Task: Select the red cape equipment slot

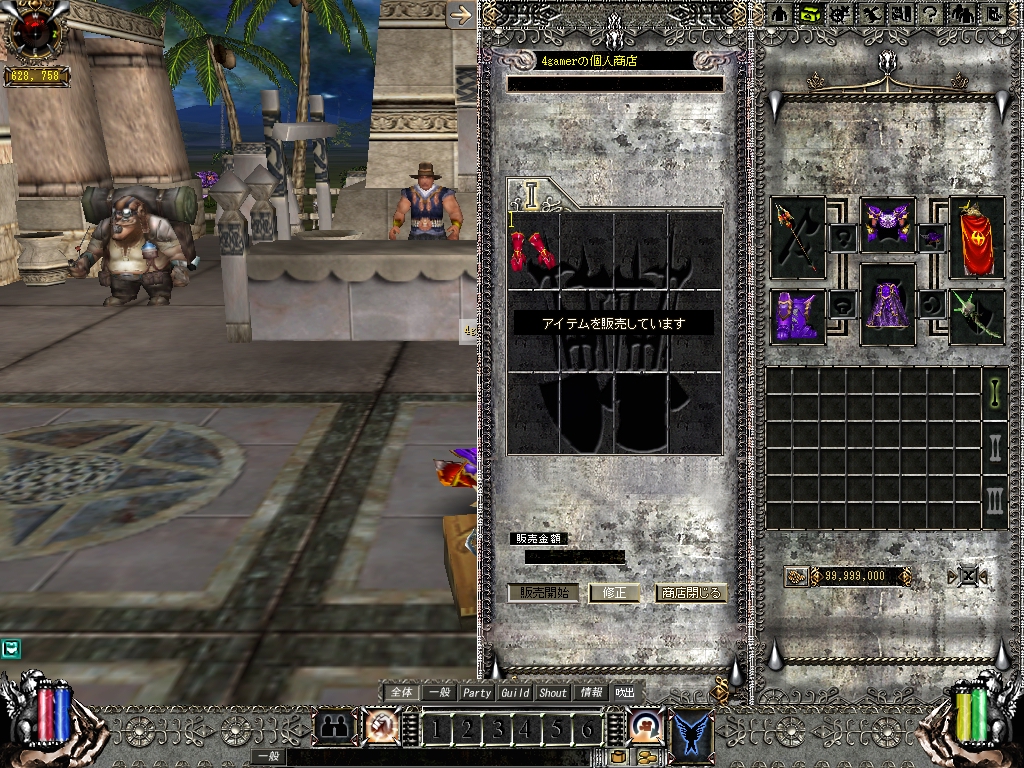Action: [977, 237]
